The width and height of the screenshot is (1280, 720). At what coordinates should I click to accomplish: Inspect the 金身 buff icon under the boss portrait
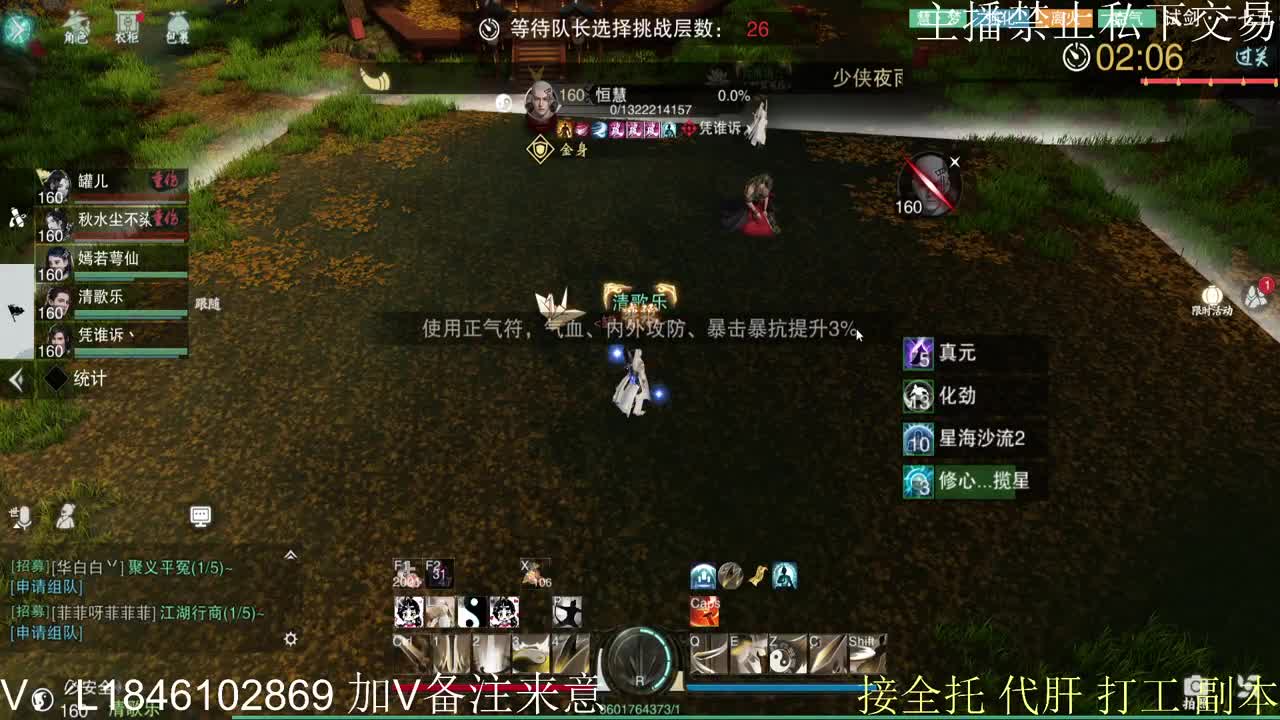[x=540, y=148]
